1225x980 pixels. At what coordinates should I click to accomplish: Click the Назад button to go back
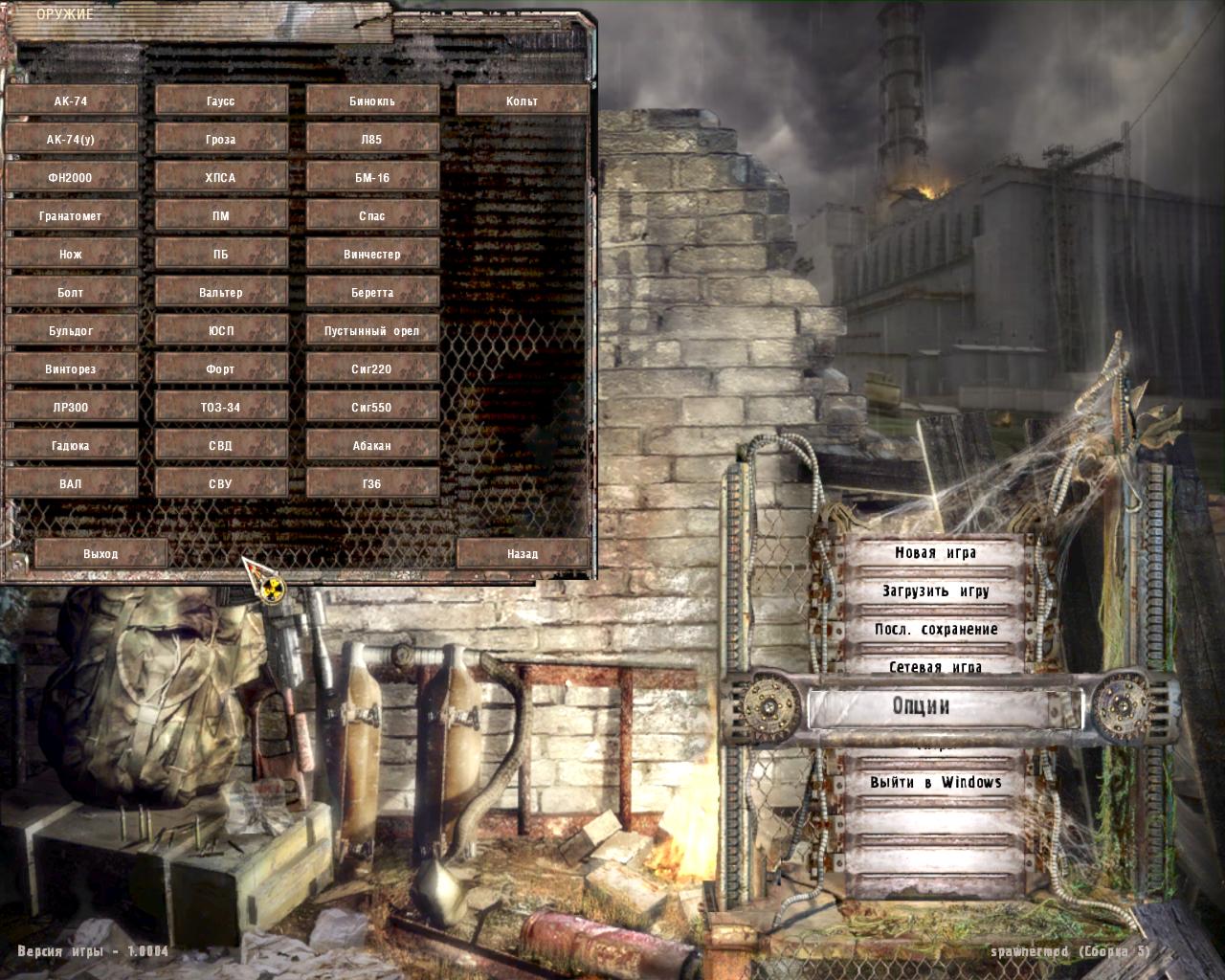523,553
